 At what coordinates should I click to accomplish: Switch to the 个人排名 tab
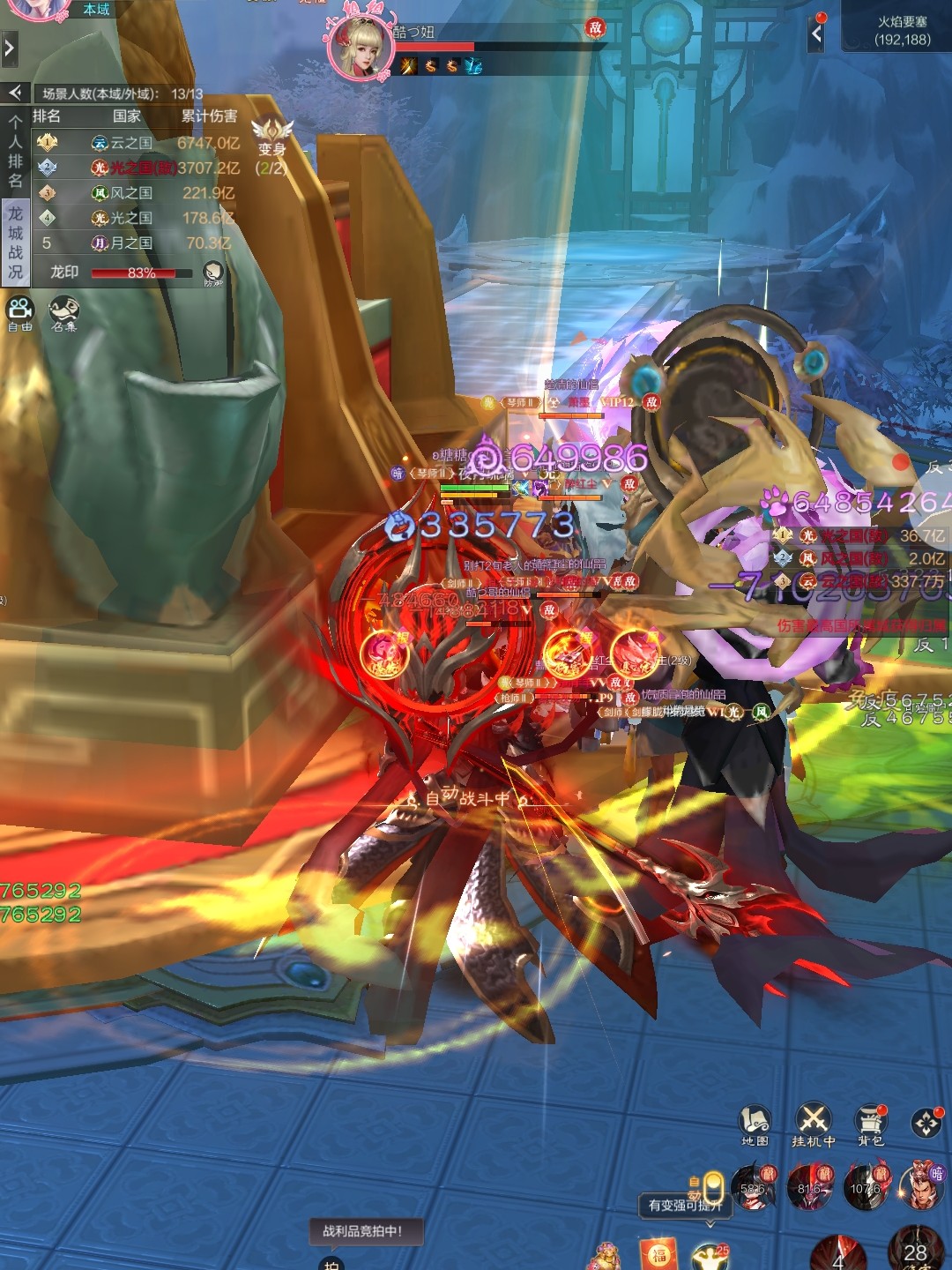(15, 151)
